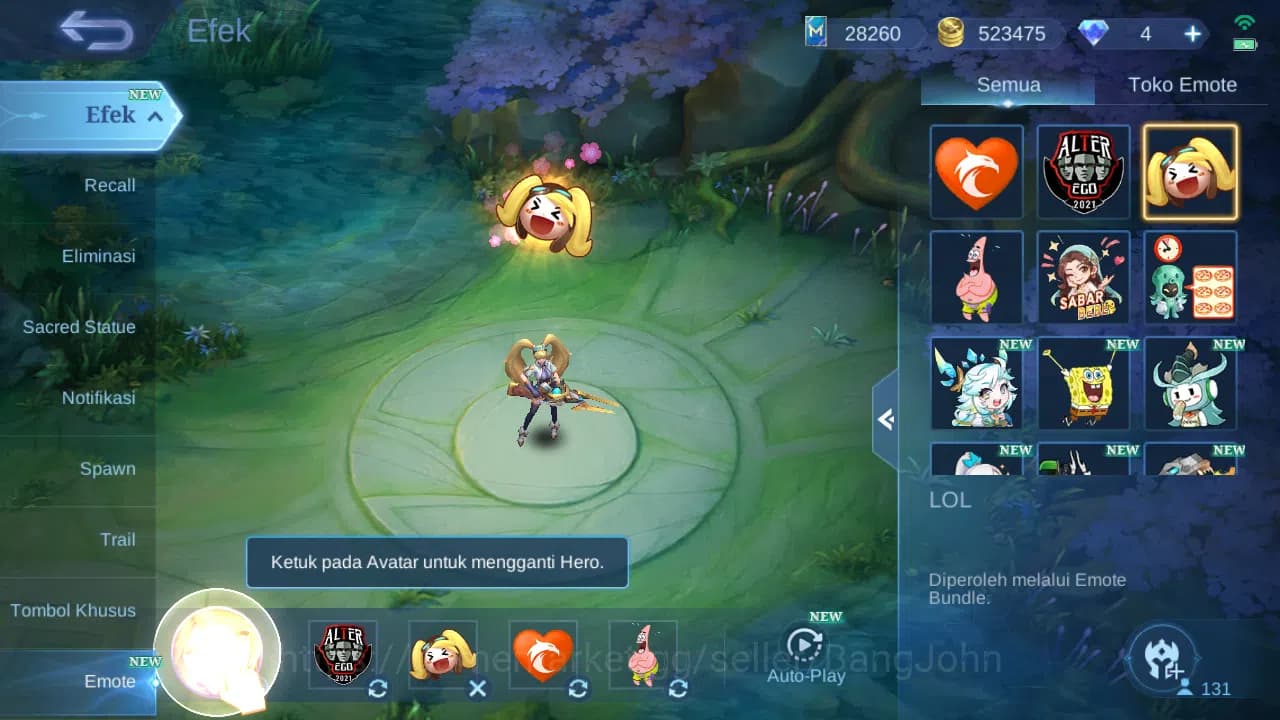Collapse the emote panel with the side arrow

[884, 420]
